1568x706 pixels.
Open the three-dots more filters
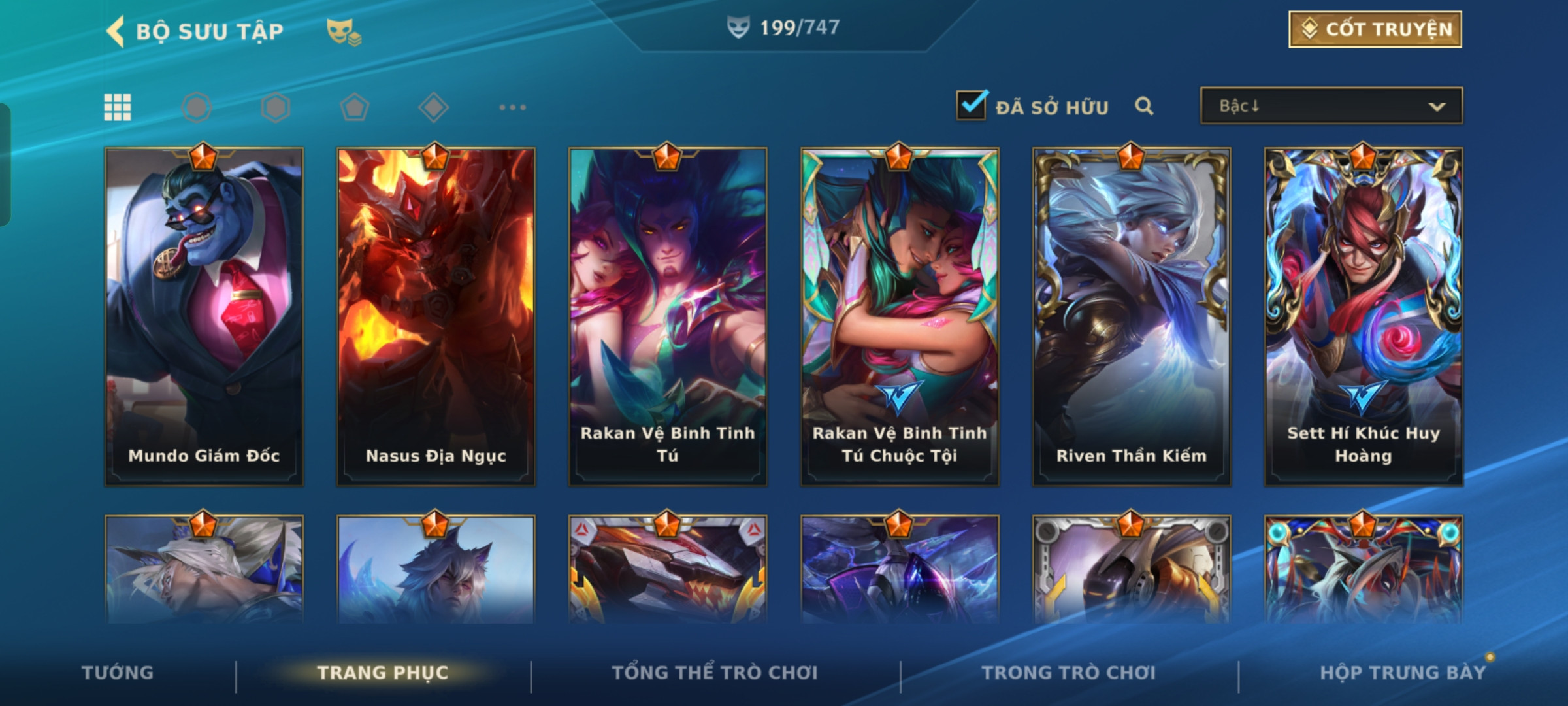click(512, 107)
